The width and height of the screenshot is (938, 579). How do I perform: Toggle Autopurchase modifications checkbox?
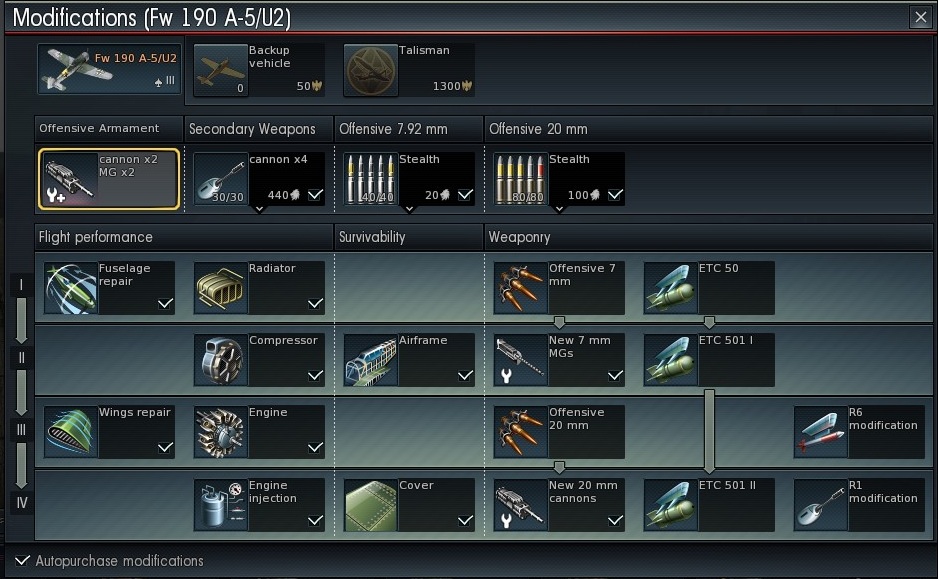(23, 561)
